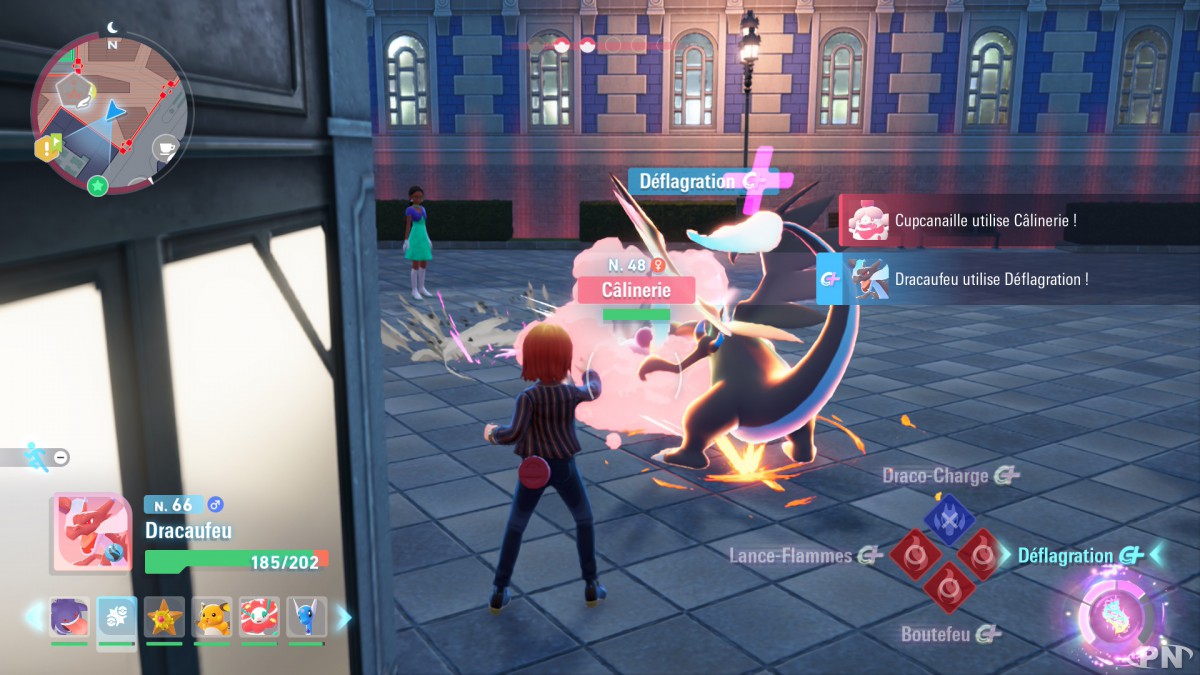1200x675 pixels.
Task: Open Dracaufeu's portrait panel
Action: [92, 533]
